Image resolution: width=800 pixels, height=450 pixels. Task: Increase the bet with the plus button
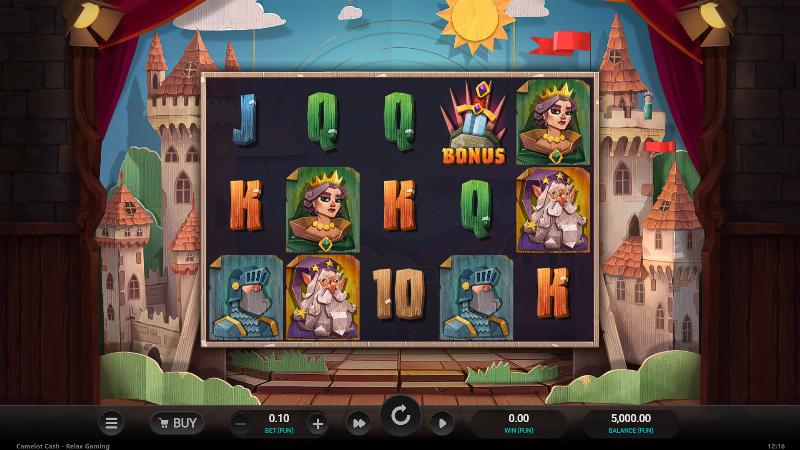click(x=317, y=423)
